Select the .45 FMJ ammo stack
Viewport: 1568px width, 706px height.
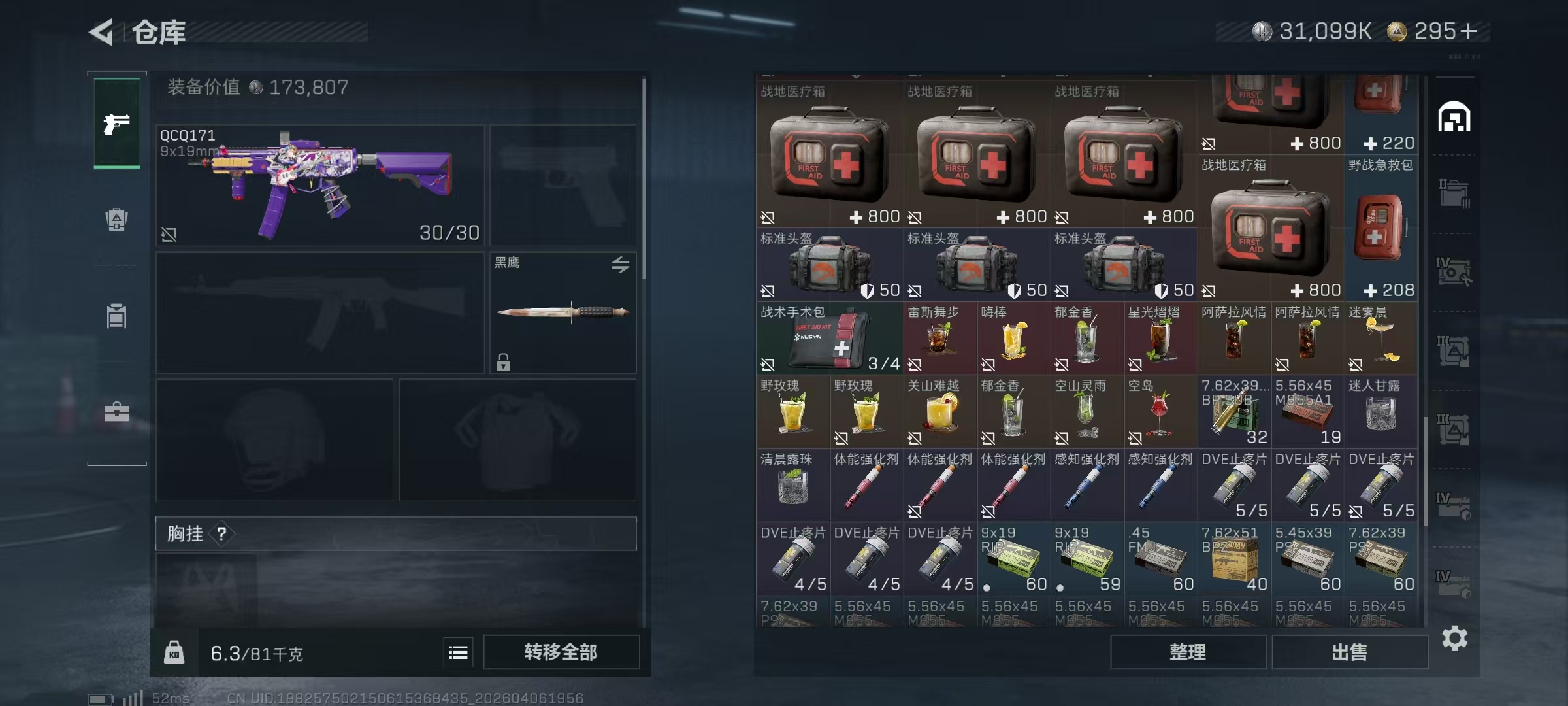click(1160, 559)
